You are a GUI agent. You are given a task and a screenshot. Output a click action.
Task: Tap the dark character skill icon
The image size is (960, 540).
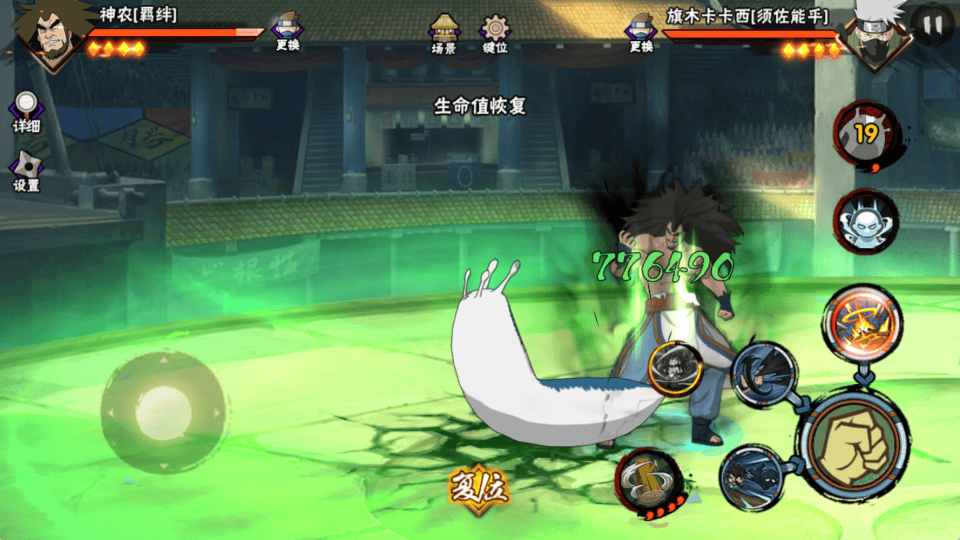point(675,369)
